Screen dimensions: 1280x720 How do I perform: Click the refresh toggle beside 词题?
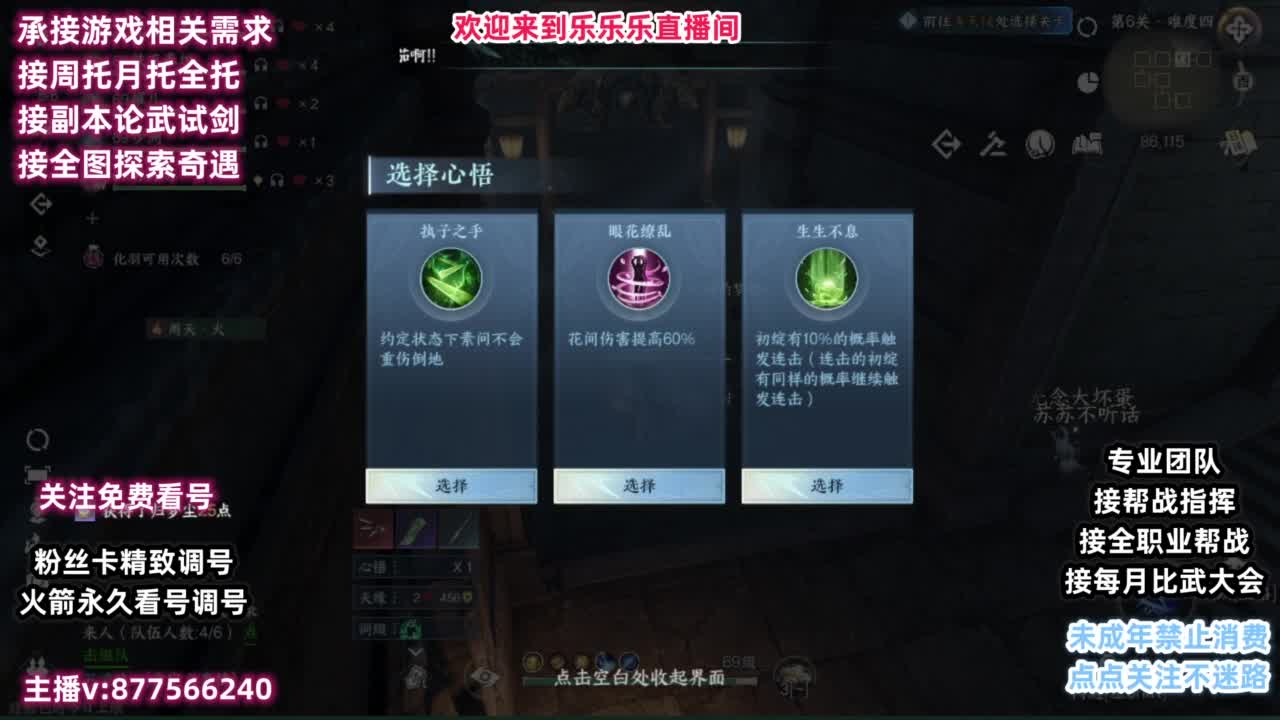click(410, 628)
